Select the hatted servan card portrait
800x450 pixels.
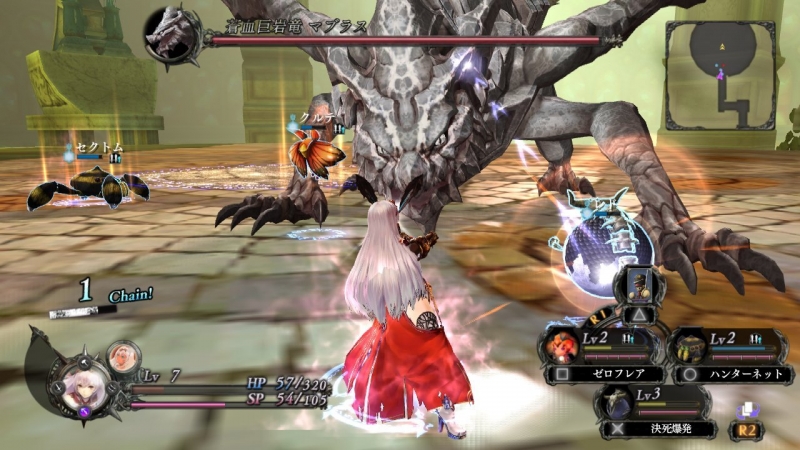pyautogui.click(x=638, y=287)
